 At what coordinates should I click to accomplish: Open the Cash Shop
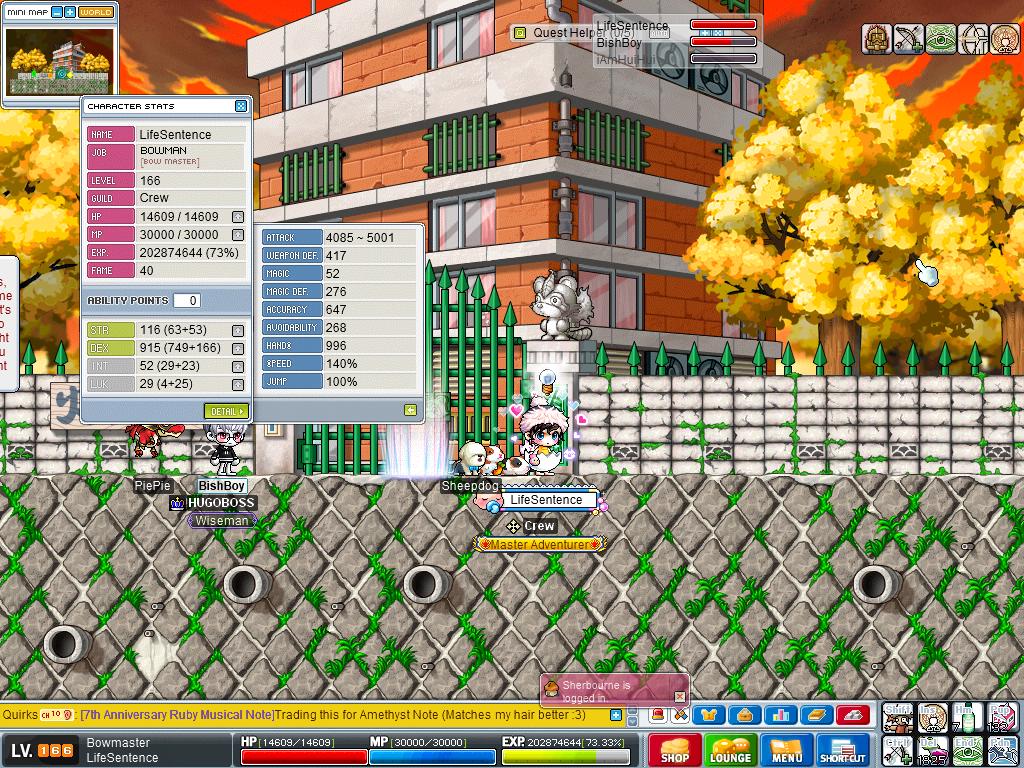(675, 750)
